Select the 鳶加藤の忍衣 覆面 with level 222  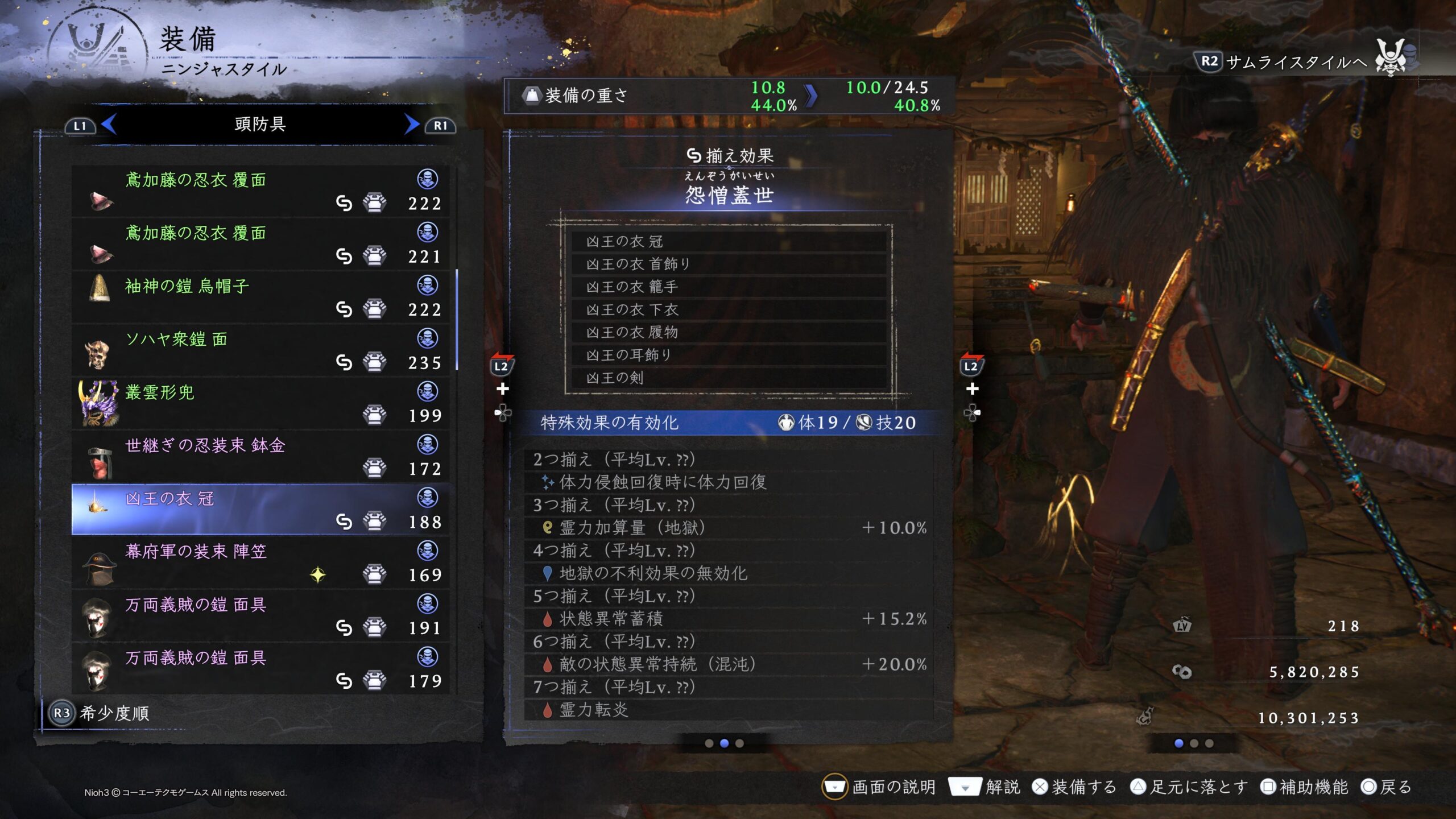click(x=260, y=191)
